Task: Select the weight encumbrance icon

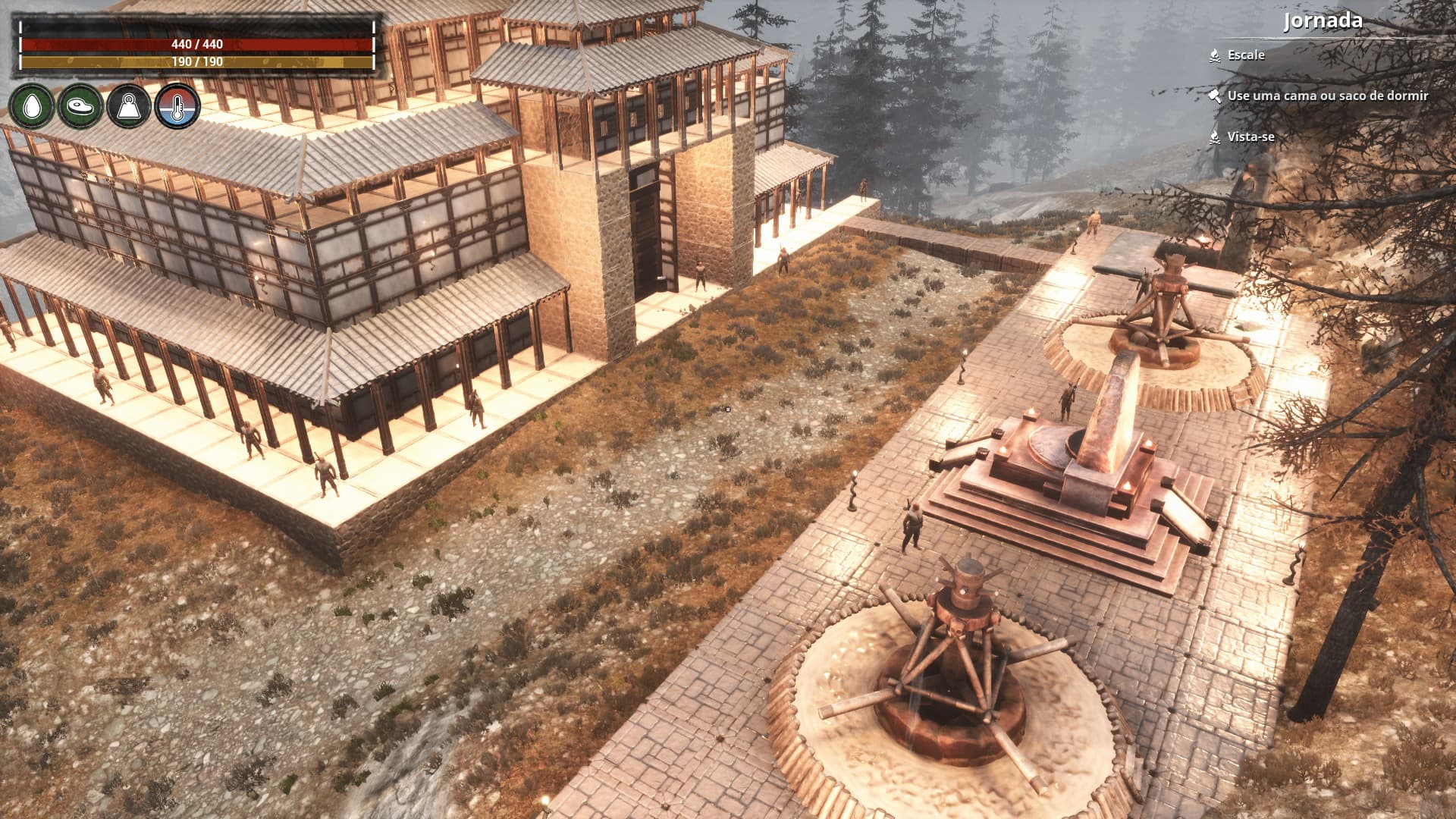Action: [128, 106]
